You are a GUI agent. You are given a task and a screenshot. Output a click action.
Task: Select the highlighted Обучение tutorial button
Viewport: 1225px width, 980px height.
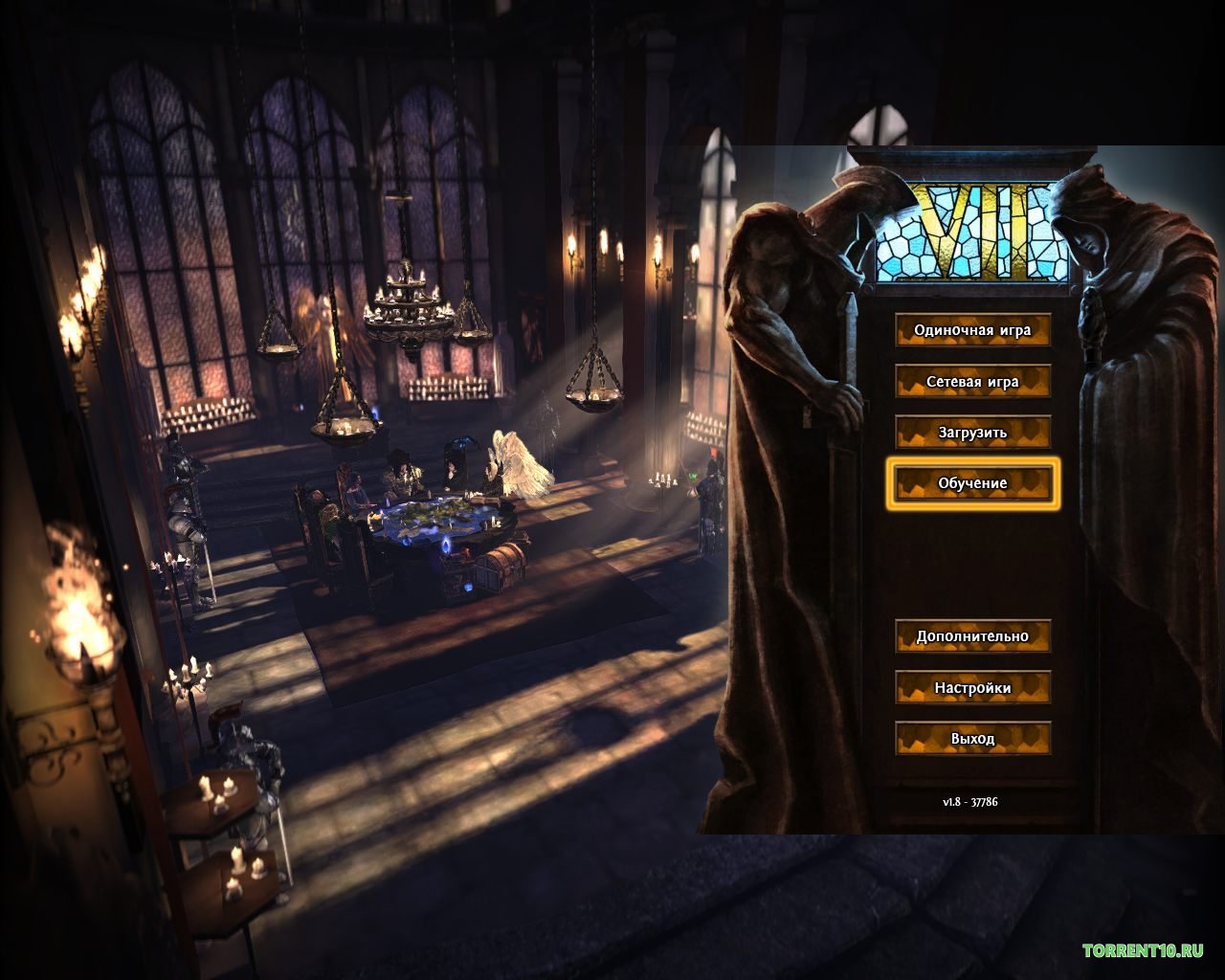[972, 483]
